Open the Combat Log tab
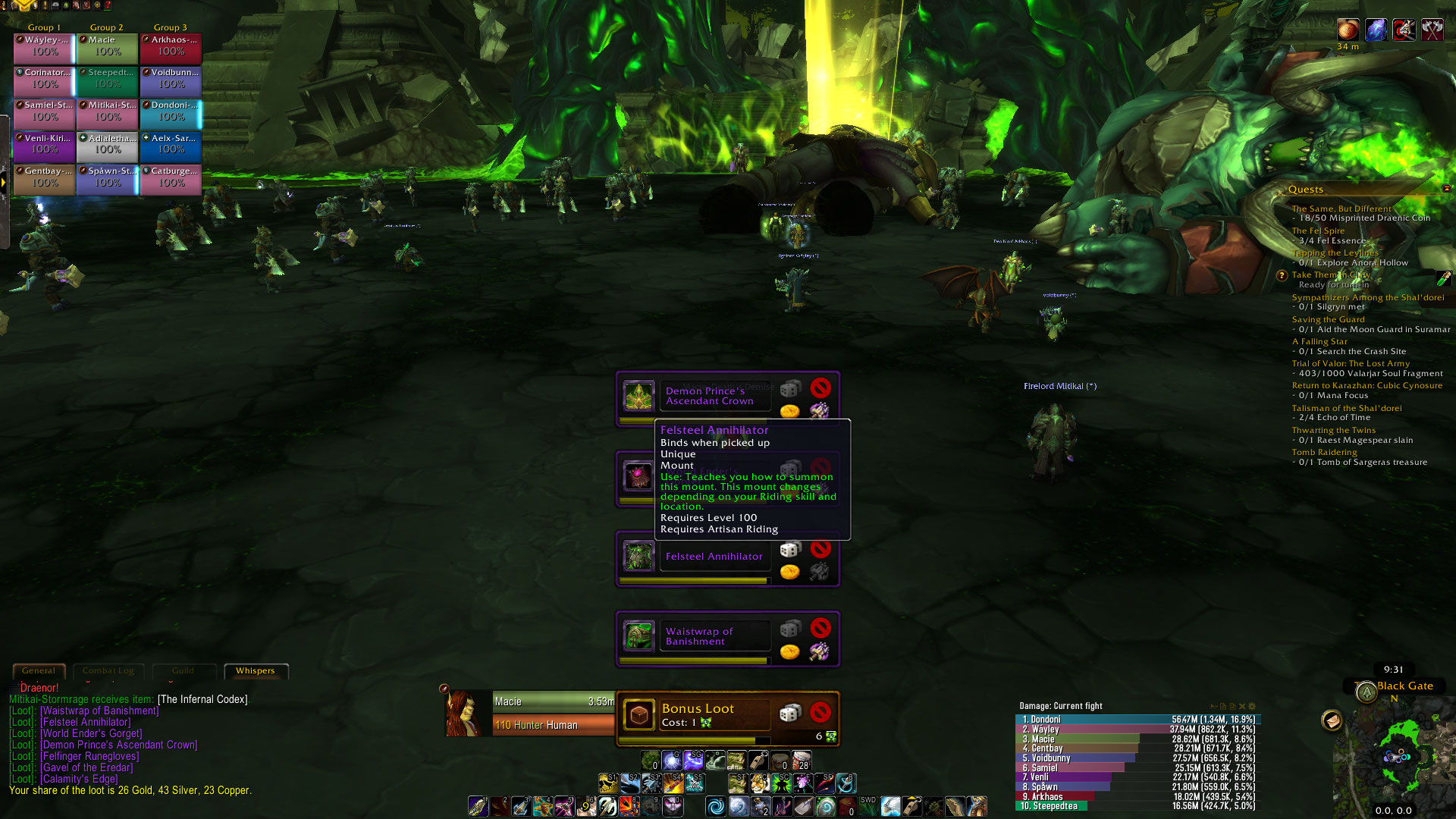The height and width of the screenshot is (819, 1456). coord(108,671)
